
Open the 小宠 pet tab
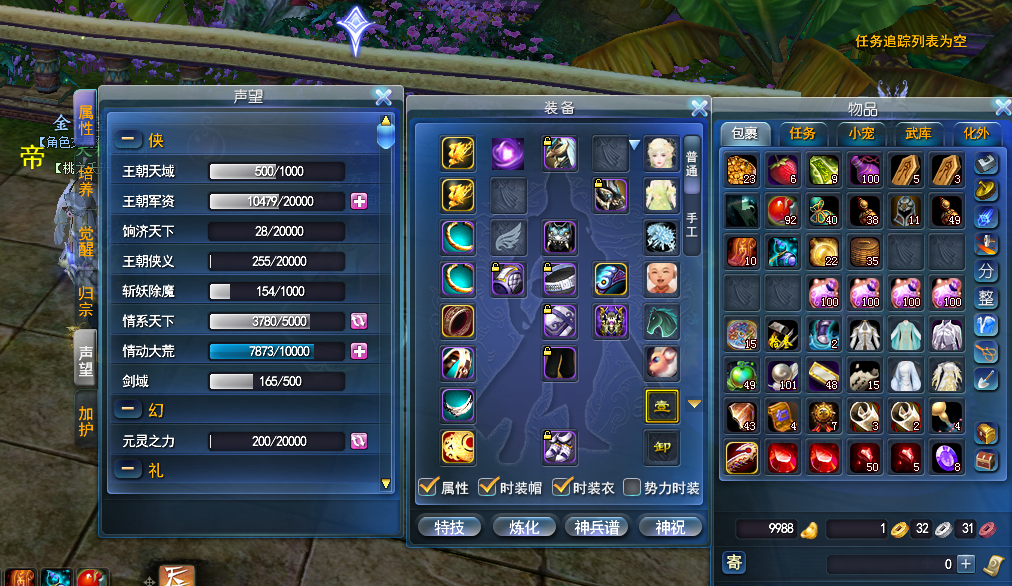click(861, 133)
